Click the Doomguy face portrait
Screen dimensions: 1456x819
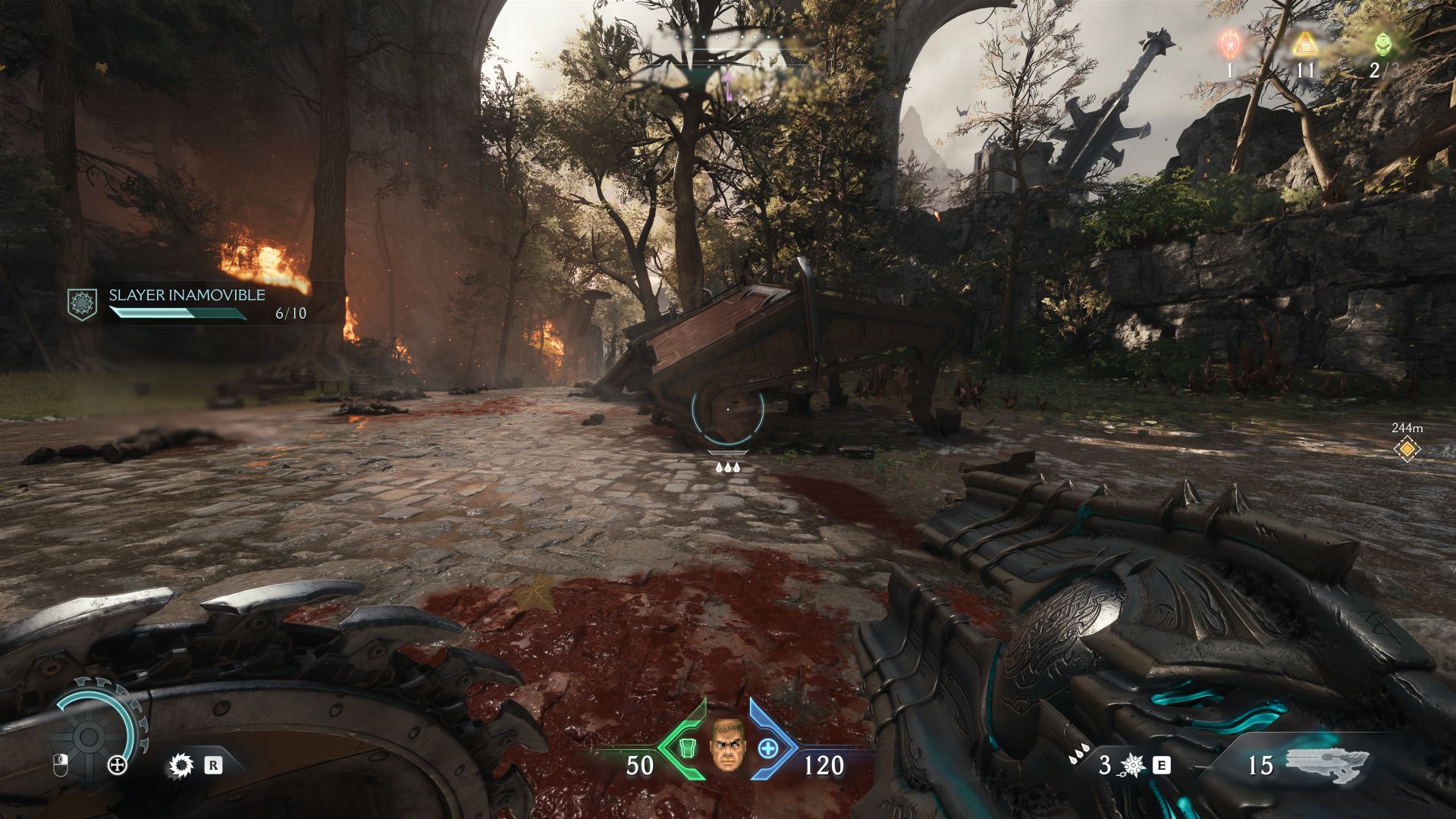(726, 744)
